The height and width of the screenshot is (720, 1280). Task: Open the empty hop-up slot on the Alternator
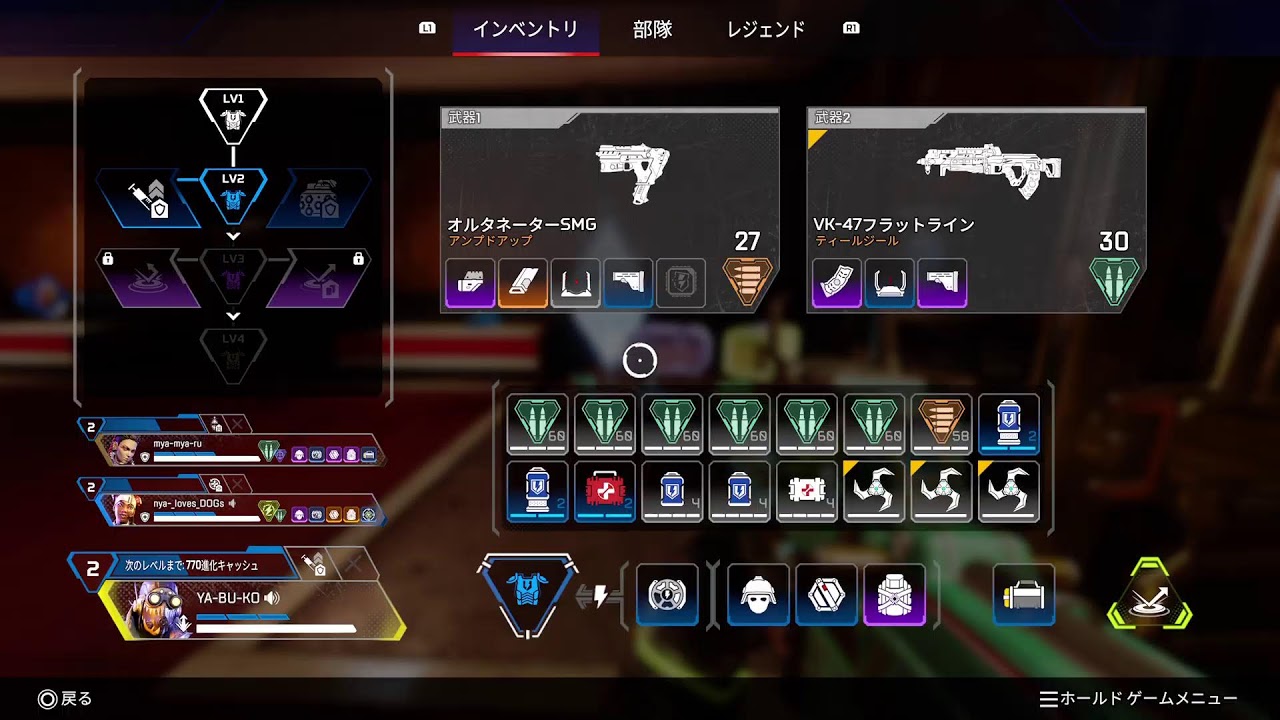click(681, 283)
